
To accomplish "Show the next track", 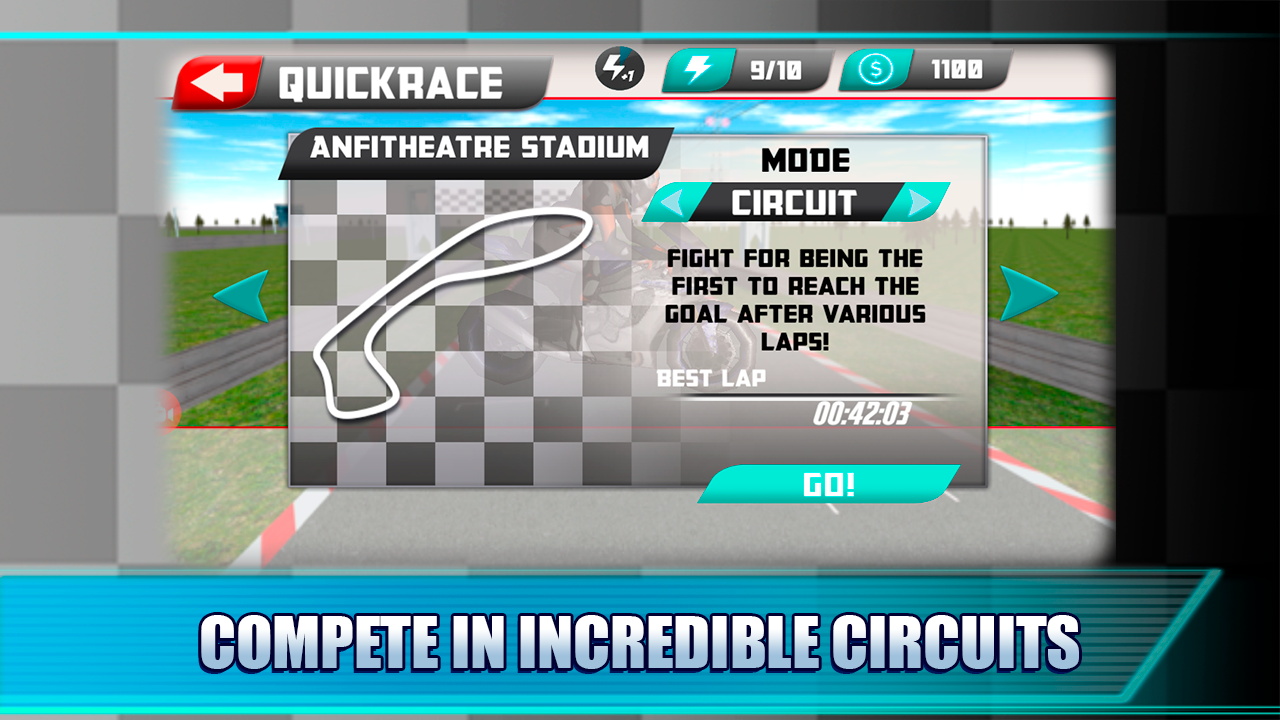I will (x=1028, y=294).
